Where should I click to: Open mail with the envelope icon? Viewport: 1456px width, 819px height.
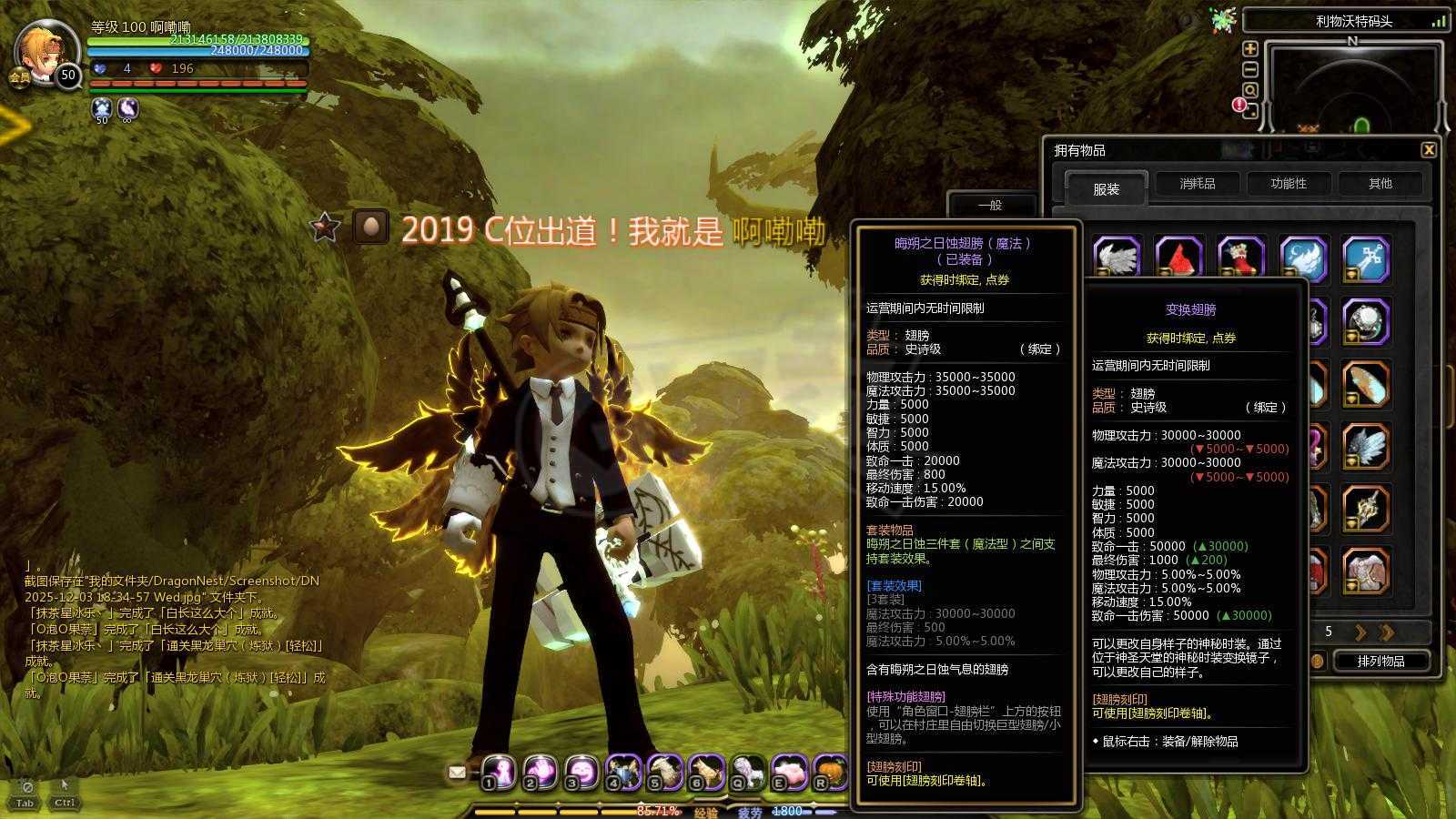point(457,772)
